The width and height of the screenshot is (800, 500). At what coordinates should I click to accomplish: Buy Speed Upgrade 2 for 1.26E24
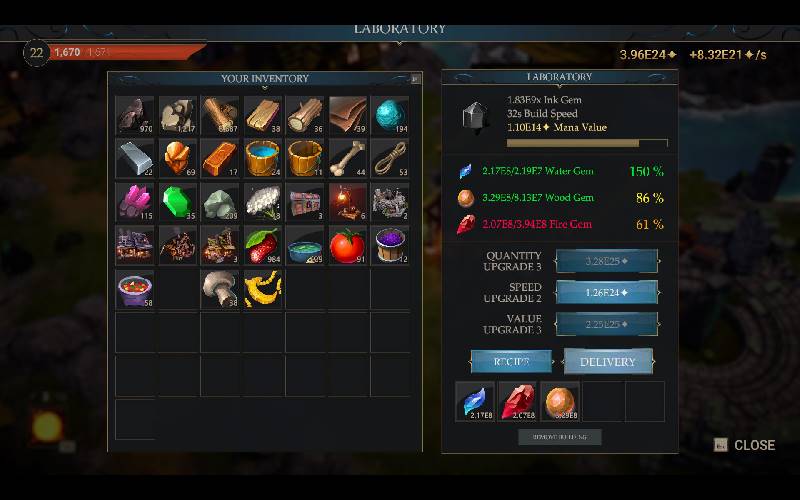[608, 293]
